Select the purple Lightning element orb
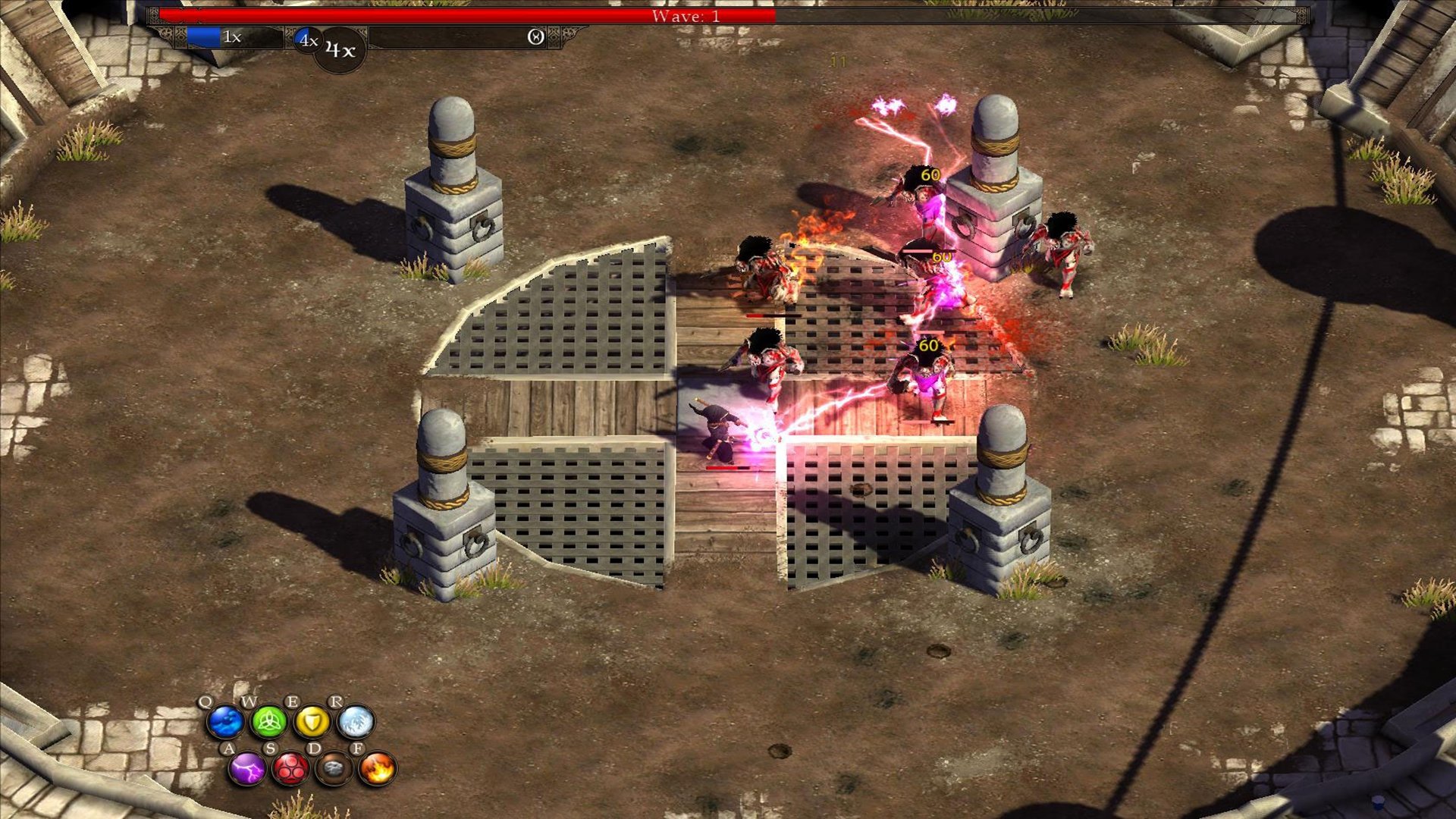This screenshot has width=1456, height=819. (x=247, y=769)
